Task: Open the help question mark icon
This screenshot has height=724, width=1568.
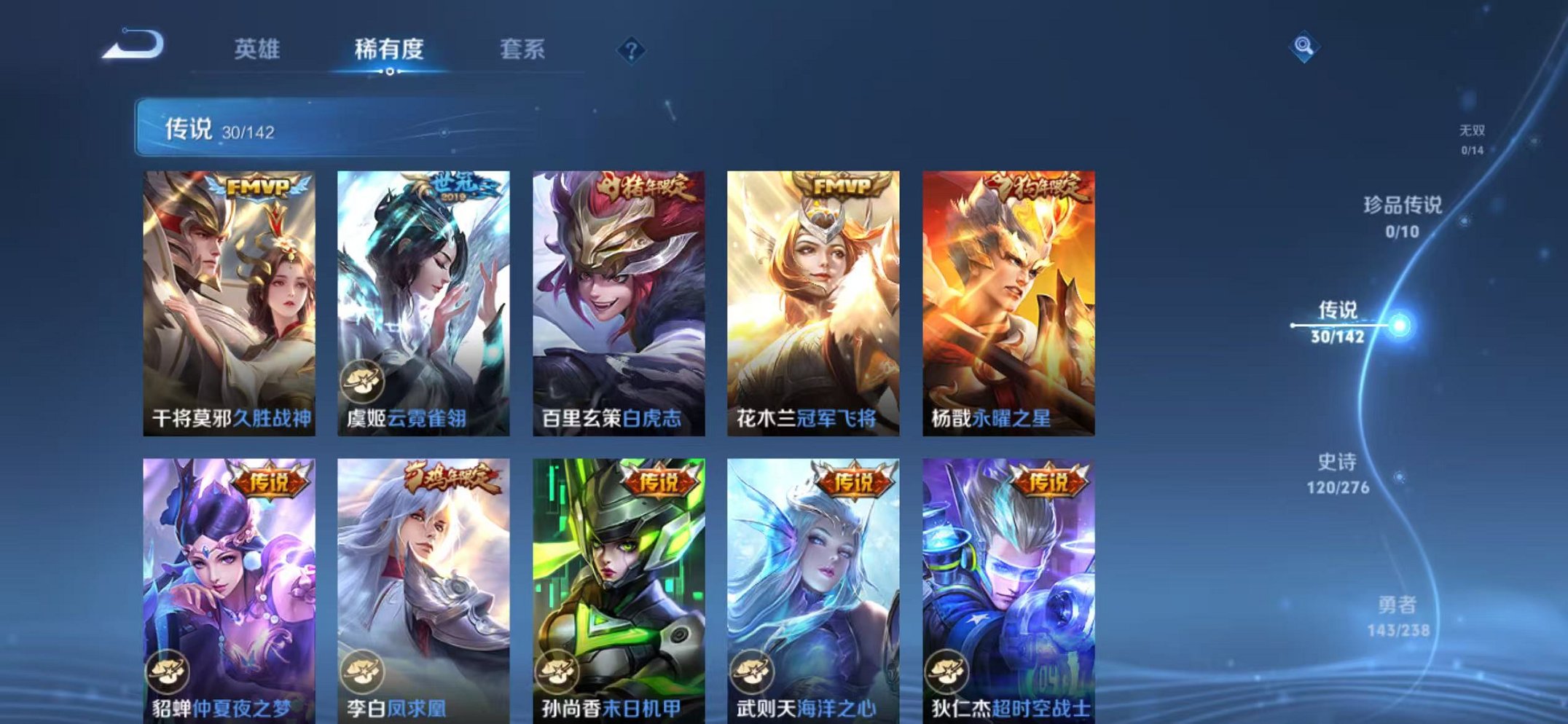Action: click(632, 50)
